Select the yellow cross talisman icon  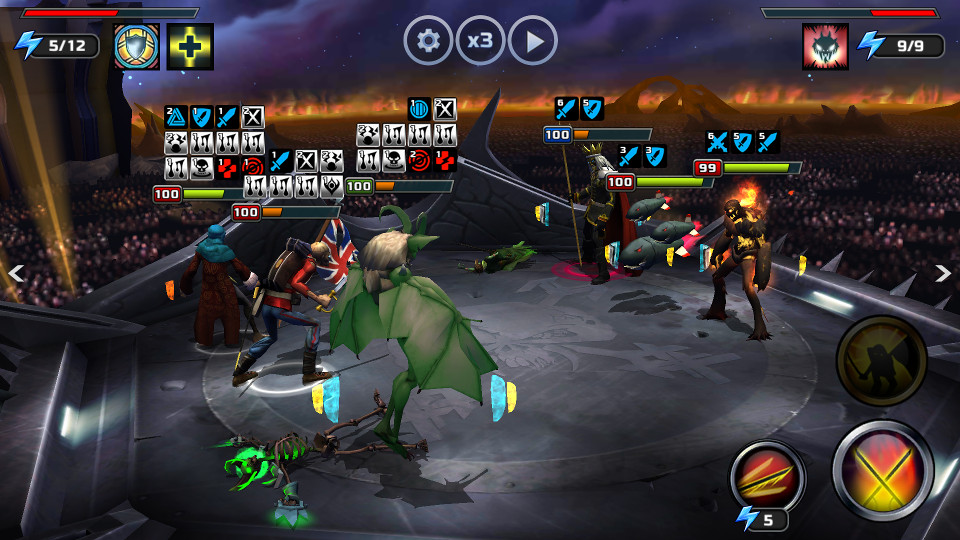[x=190, y=46]
